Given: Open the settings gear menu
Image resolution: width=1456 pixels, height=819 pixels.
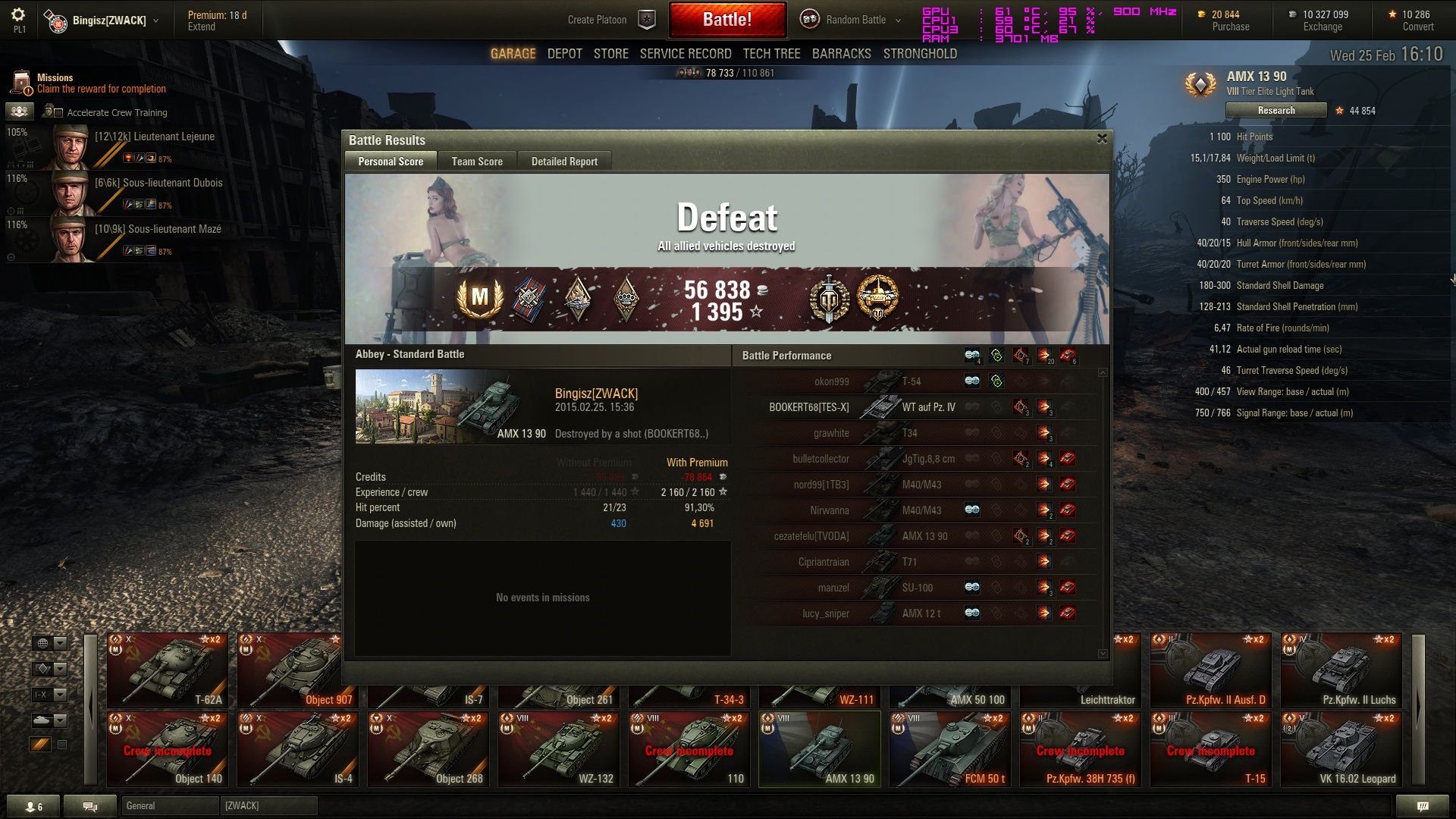Looking at the screenshot, I should [x=18, y=15].
